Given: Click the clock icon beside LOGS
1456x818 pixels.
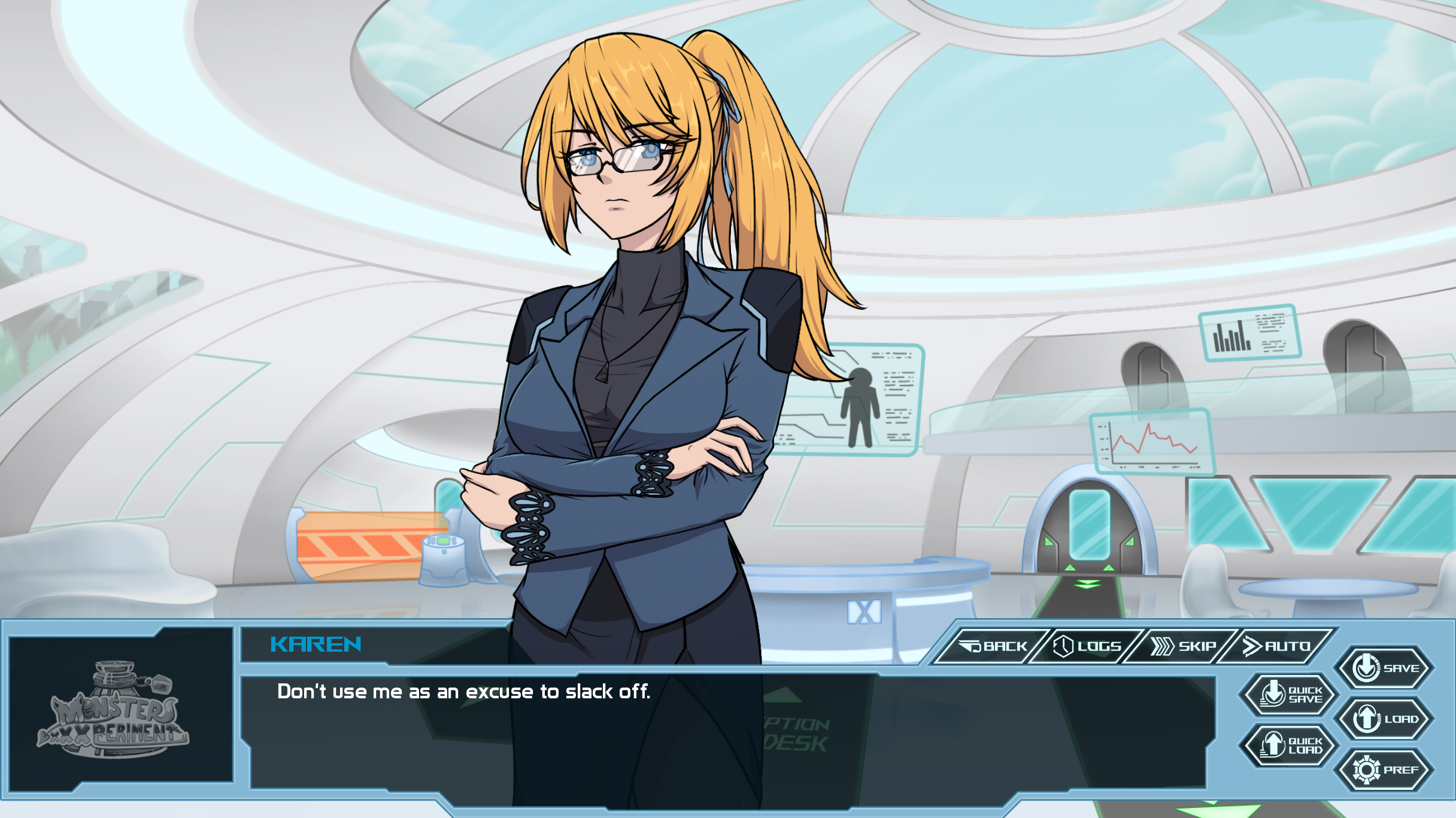Looking at the screenshot, I should click(x=1064, y=647).
